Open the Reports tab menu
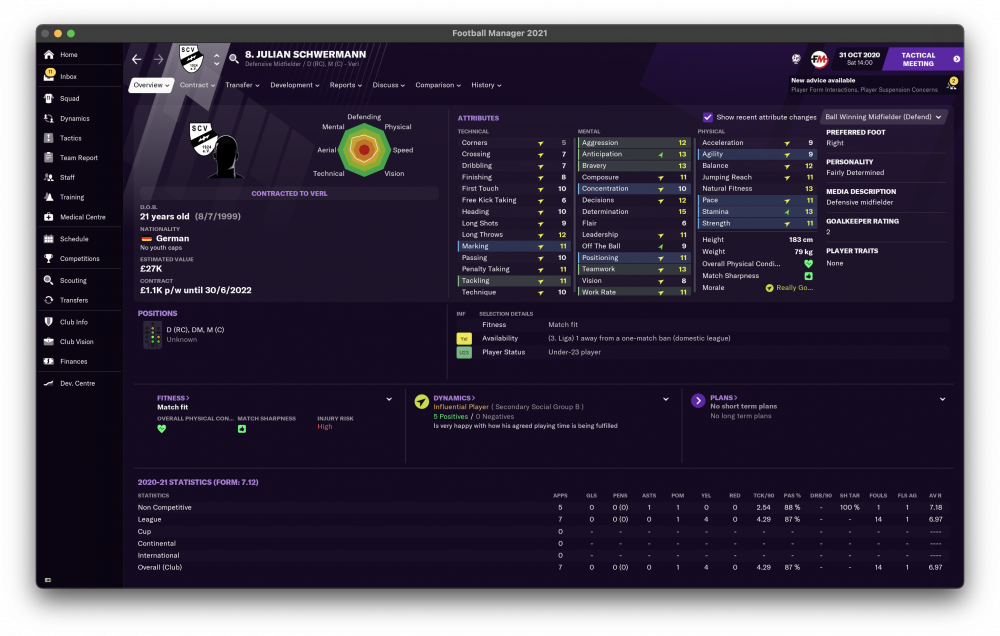Image resolution: width=1000 pixels, height=636 pixels. point(346,85)
